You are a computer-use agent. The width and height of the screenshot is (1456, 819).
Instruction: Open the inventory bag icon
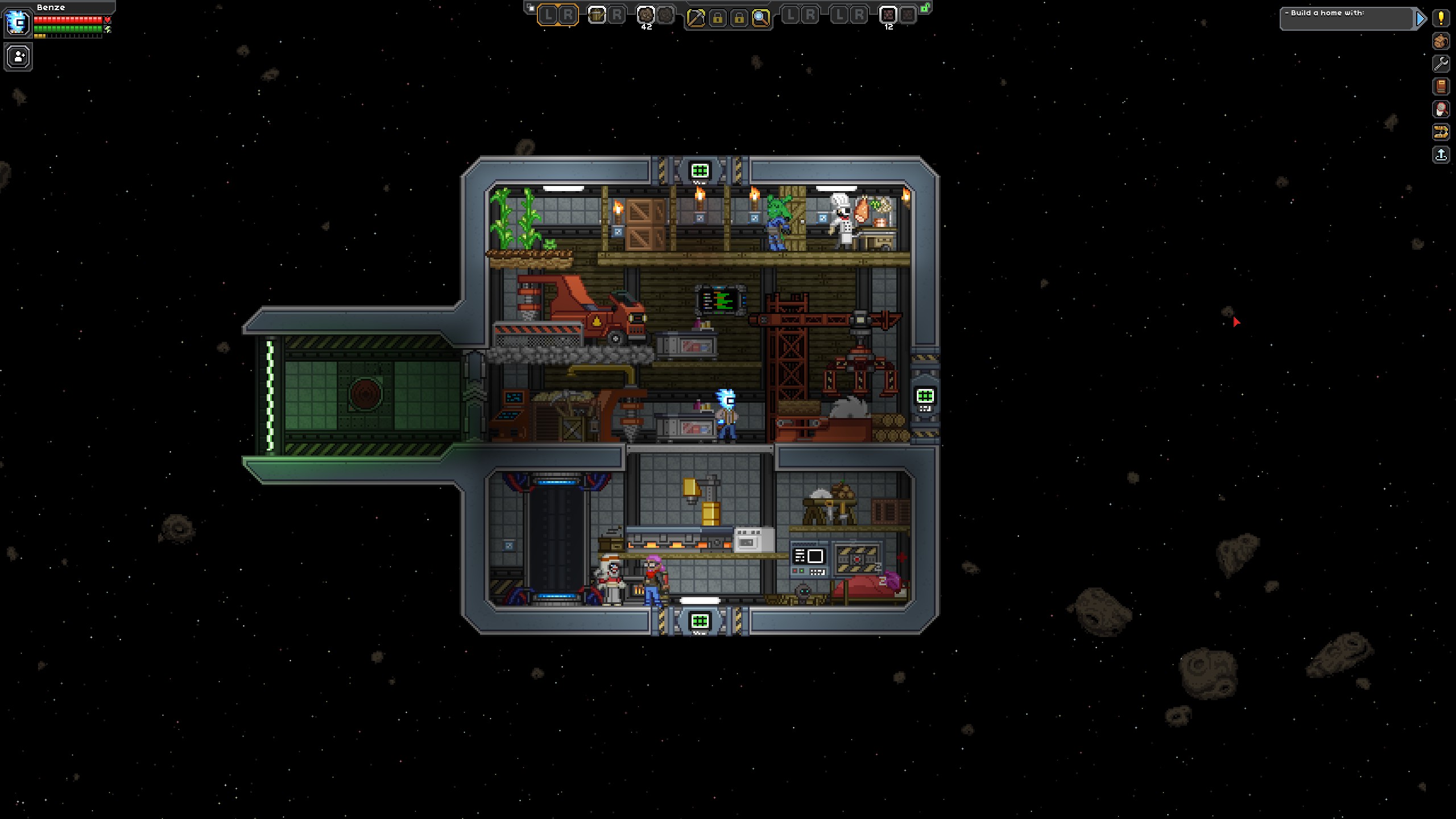click(x=1441, y=40)
